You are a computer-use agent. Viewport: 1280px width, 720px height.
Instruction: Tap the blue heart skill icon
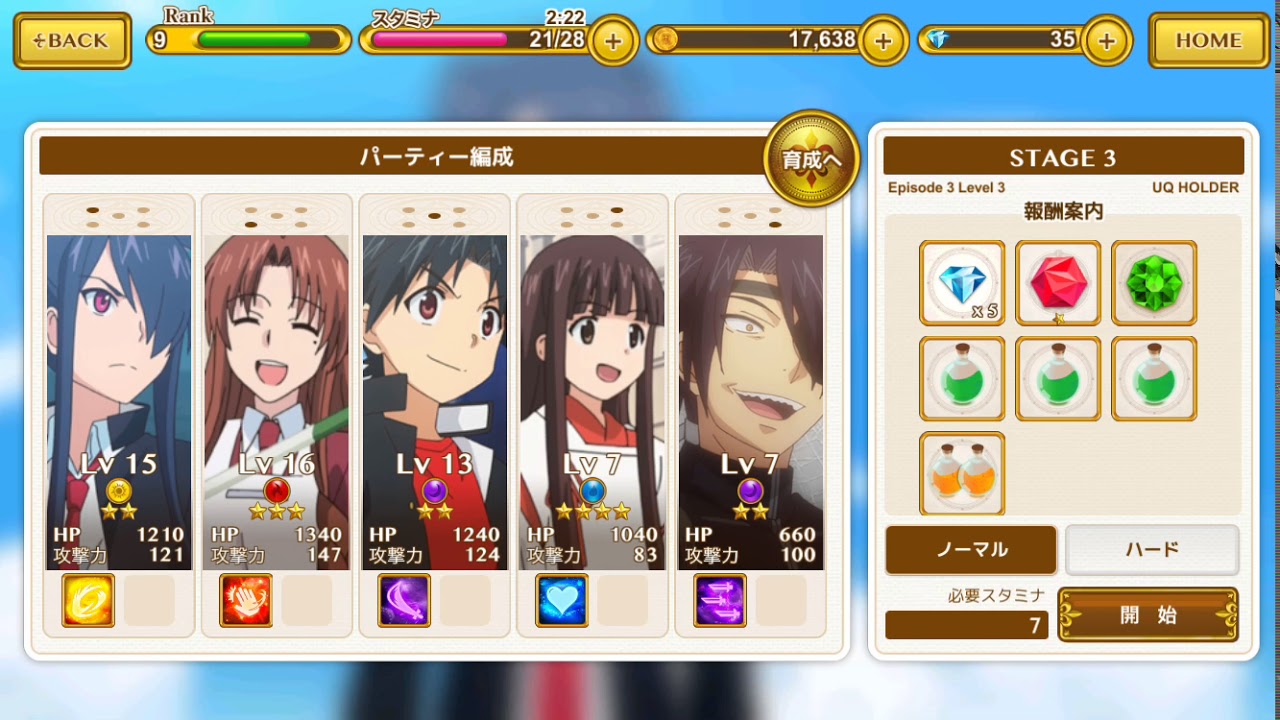[562, 600]
